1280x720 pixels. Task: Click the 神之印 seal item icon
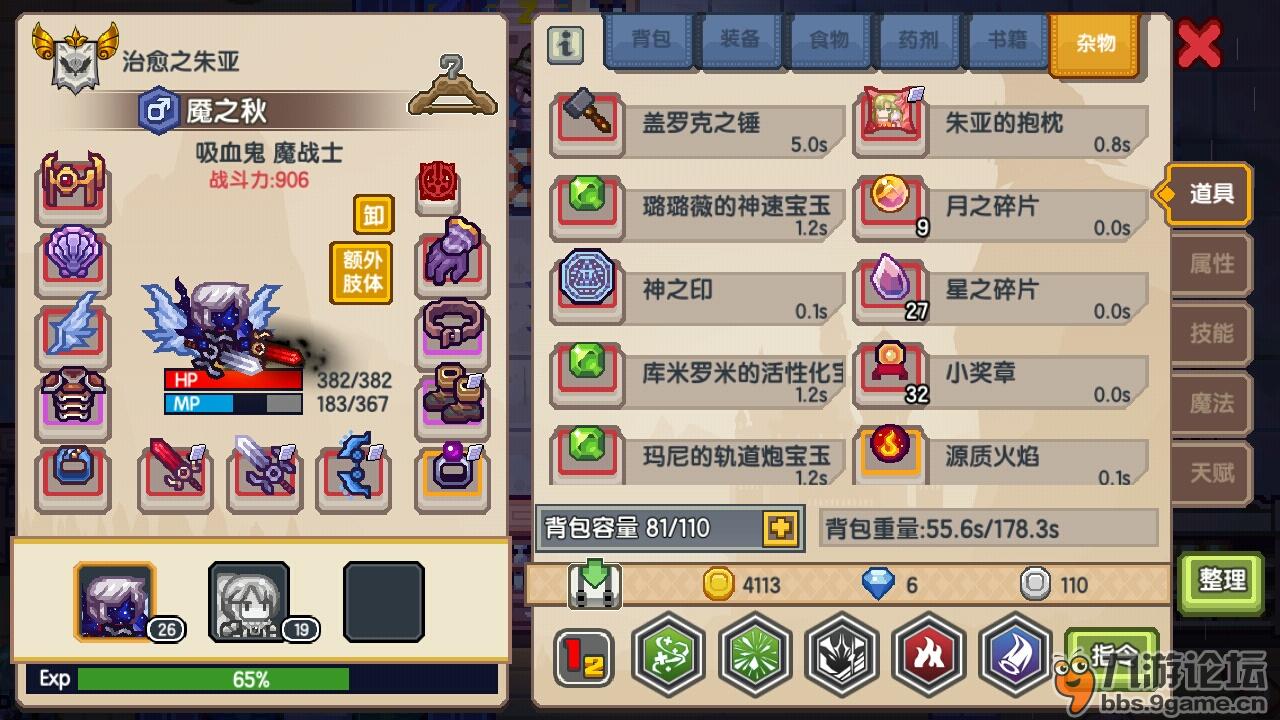(x=586, y=283)
